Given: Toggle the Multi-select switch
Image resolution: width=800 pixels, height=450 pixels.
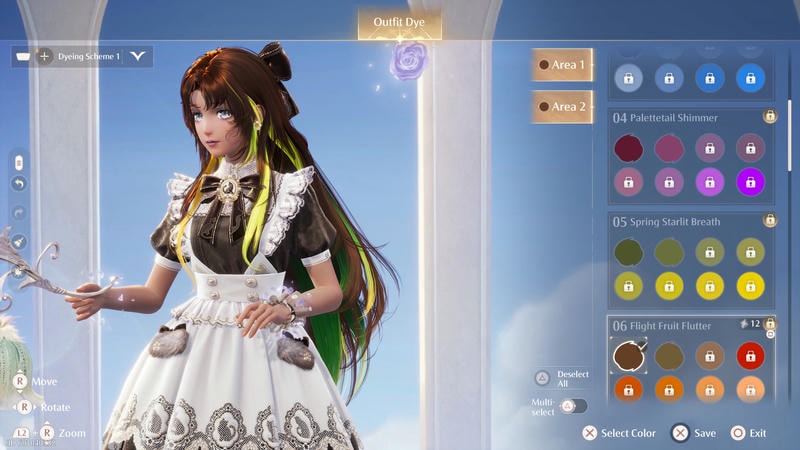Looking at the screenshot, I should pos(573,406).
